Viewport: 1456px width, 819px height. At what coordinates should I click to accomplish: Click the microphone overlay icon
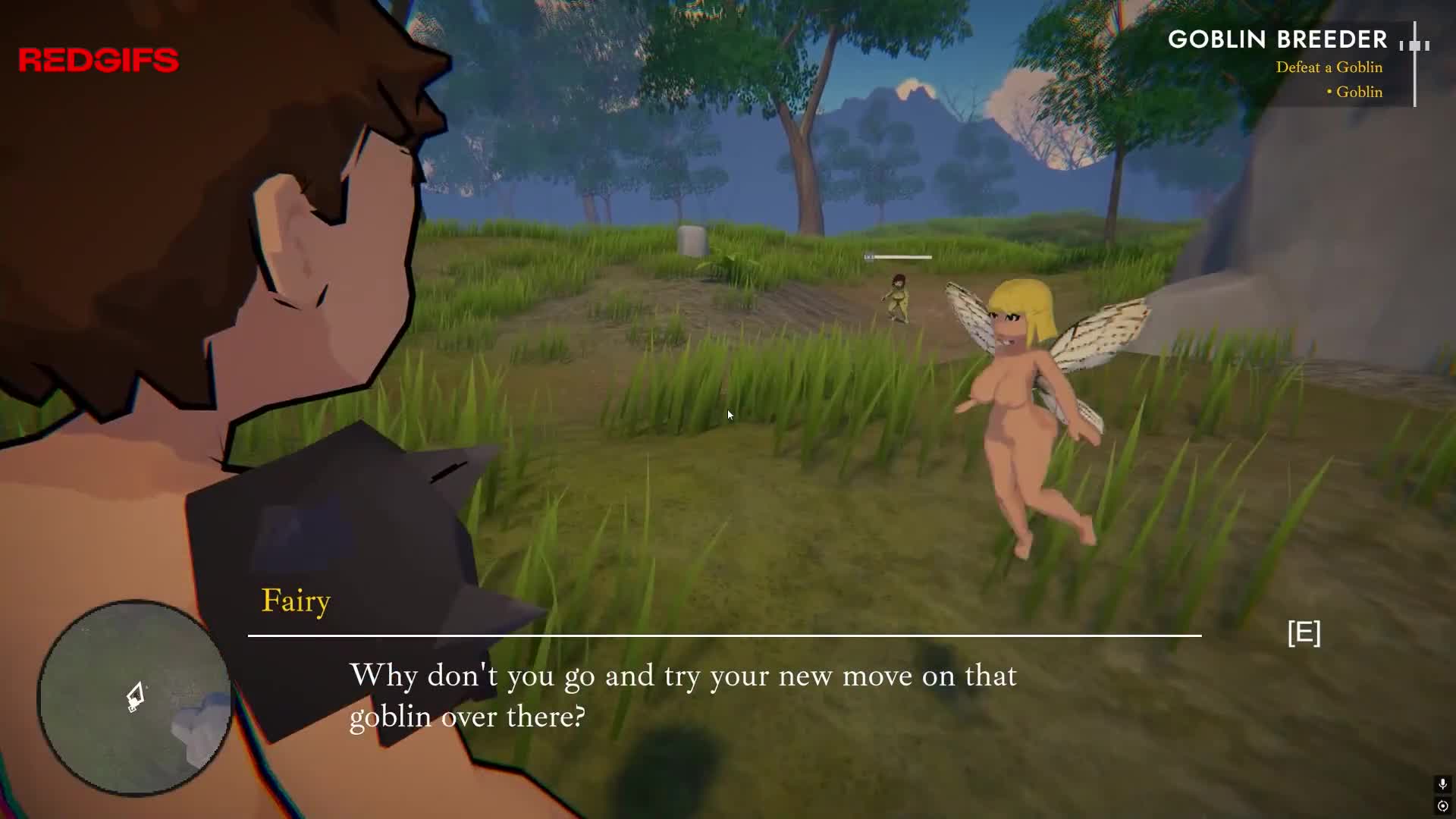[1442, 783]
